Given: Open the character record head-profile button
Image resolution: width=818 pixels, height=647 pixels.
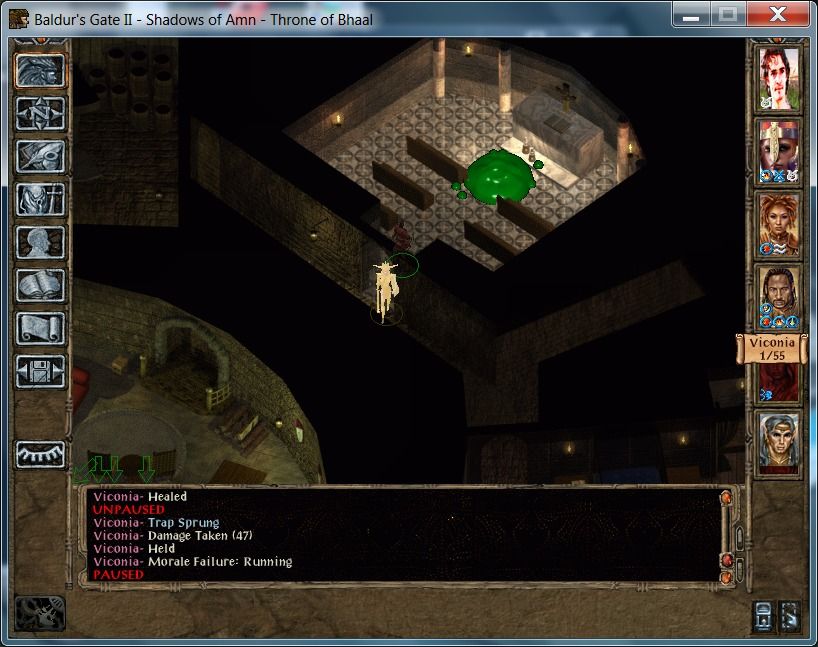Looking at the screenshot, I should pos(41,243).
